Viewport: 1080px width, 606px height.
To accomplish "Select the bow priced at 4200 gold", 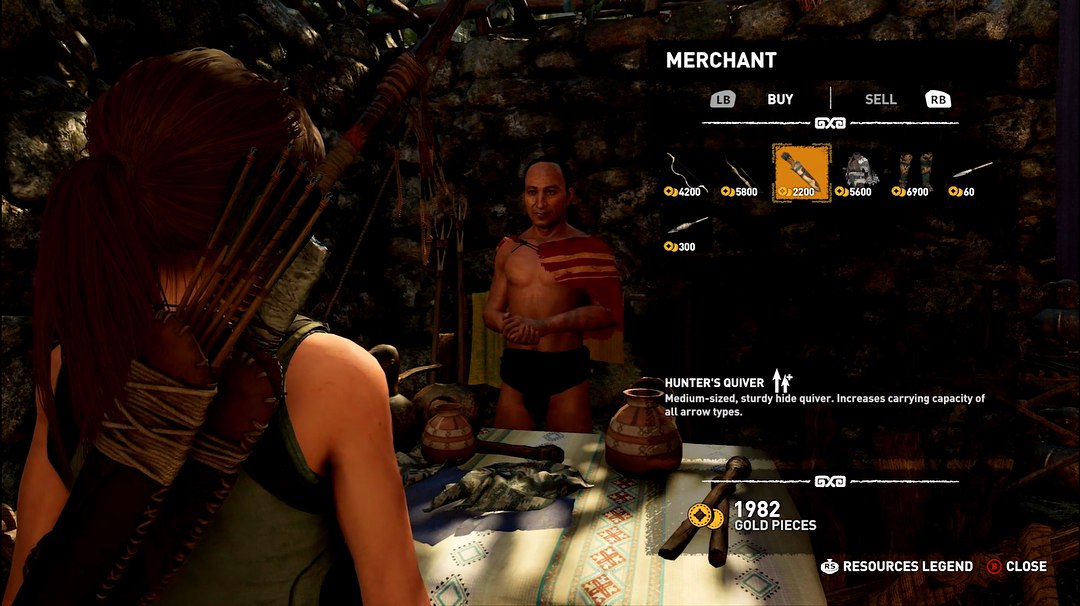I will tap(686, 172).
